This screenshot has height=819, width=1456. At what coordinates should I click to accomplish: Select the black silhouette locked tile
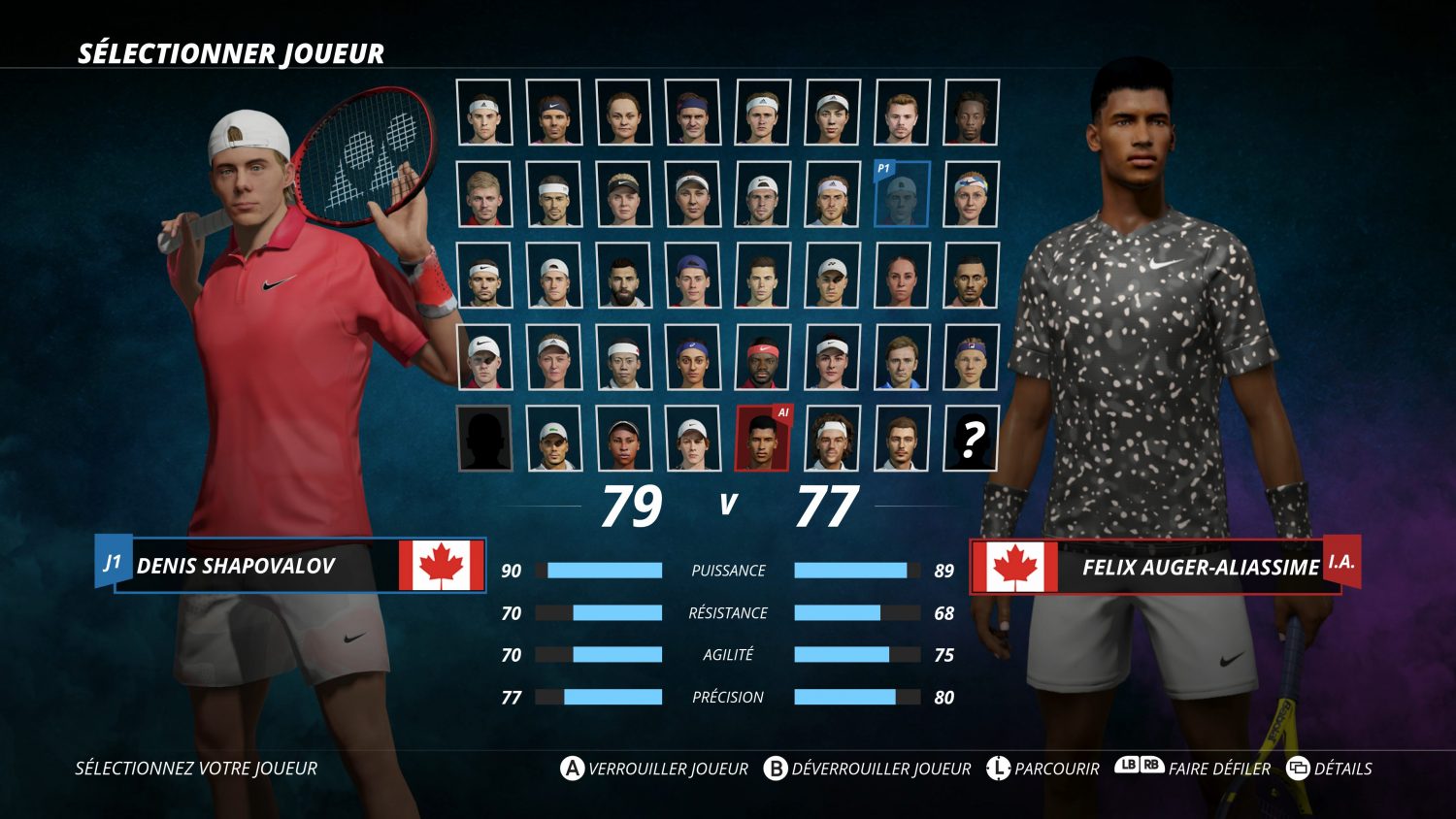[484, 439]
